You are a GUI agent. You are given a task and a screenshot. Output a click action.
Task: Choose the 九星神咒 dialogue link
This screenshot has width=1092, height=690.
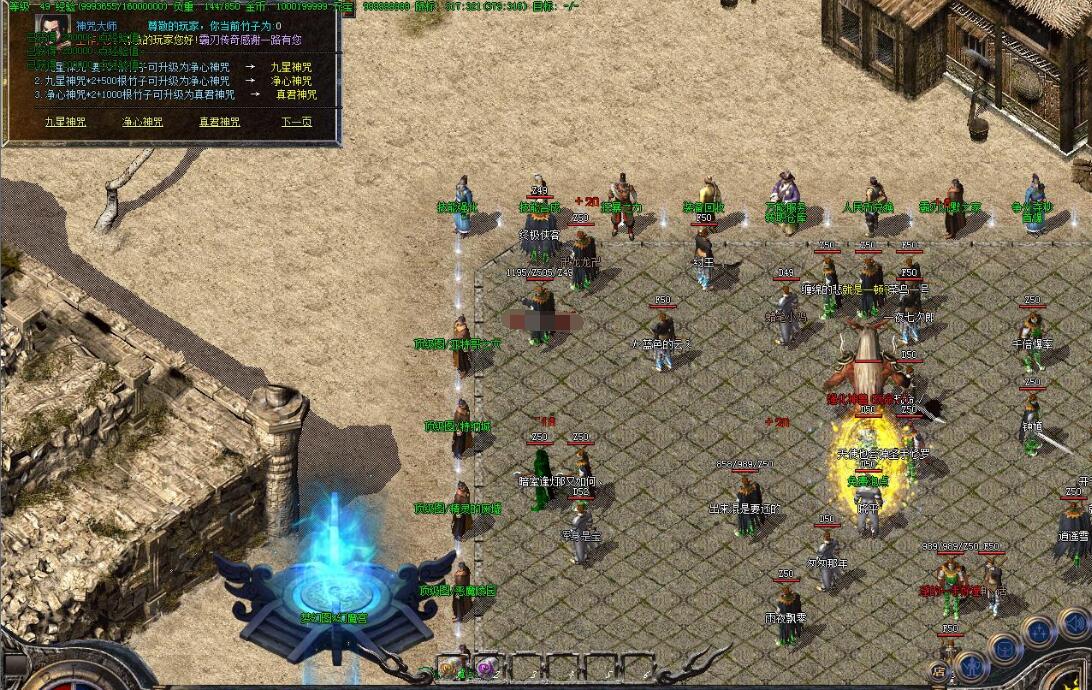pyautogui.click(x=65, y=122)
